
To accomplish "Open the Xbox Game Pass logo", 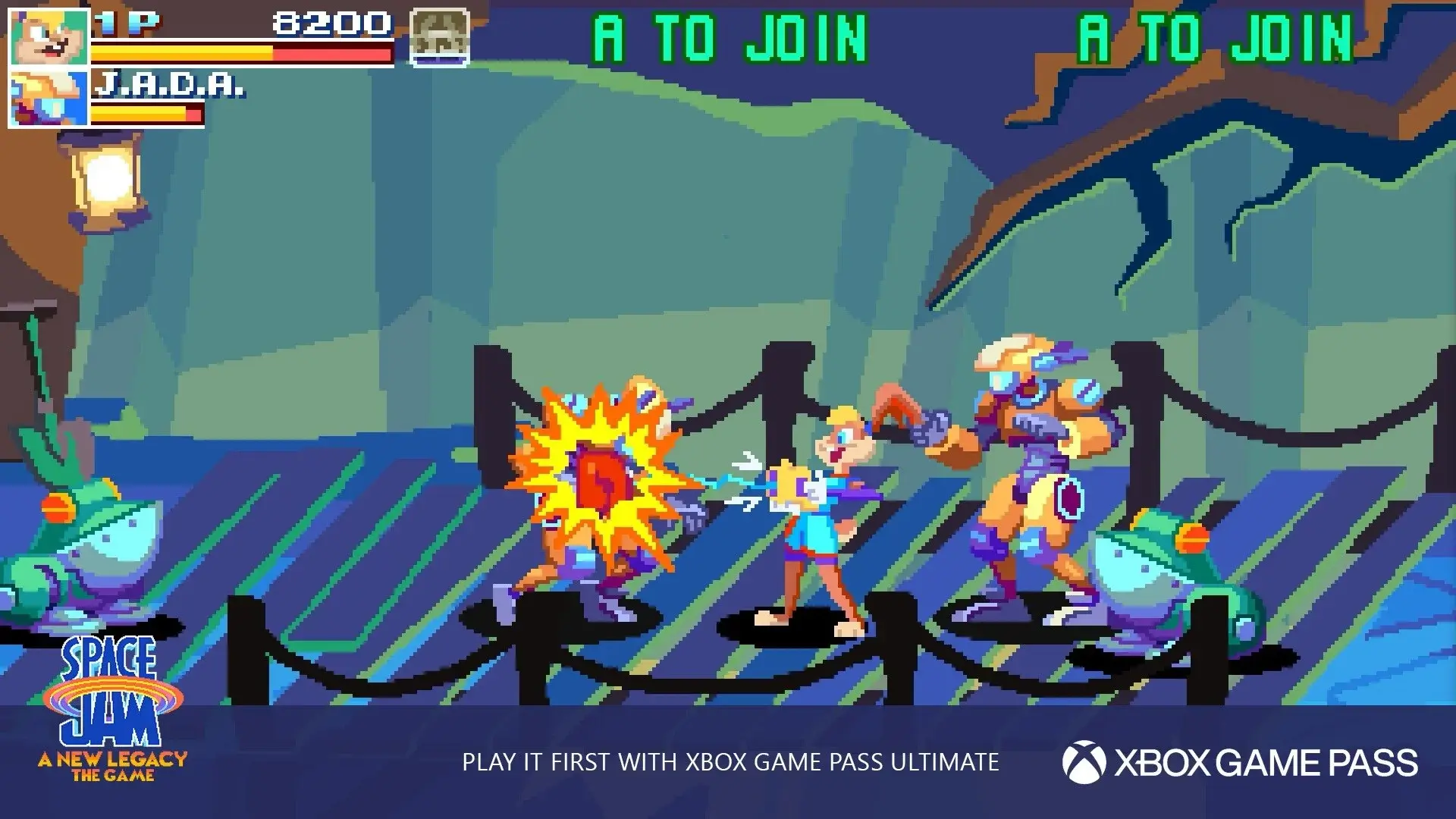I will (1239, 762).
